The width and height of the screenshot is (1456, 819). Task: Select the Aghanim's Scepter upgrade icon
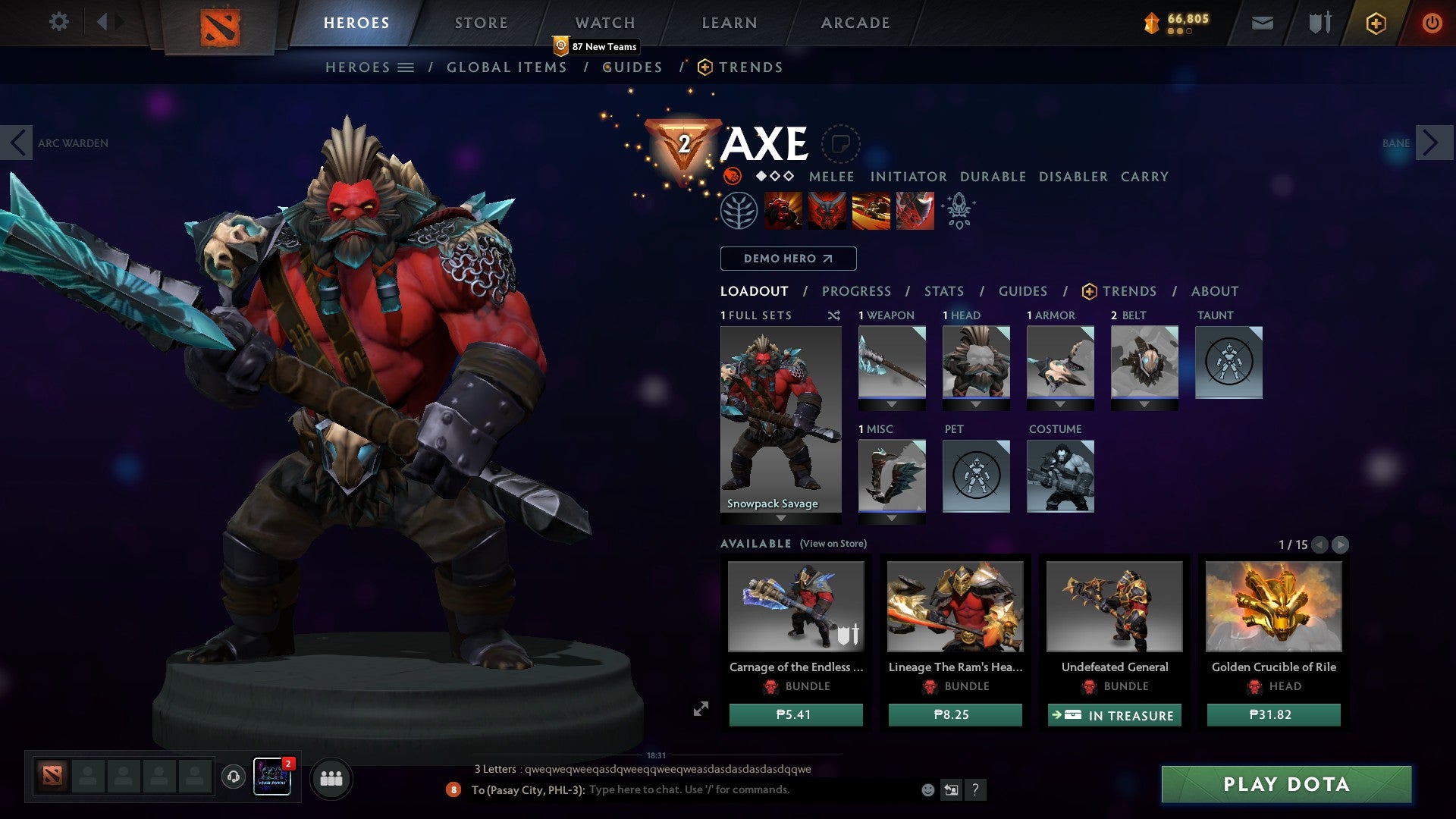point(959,210)
